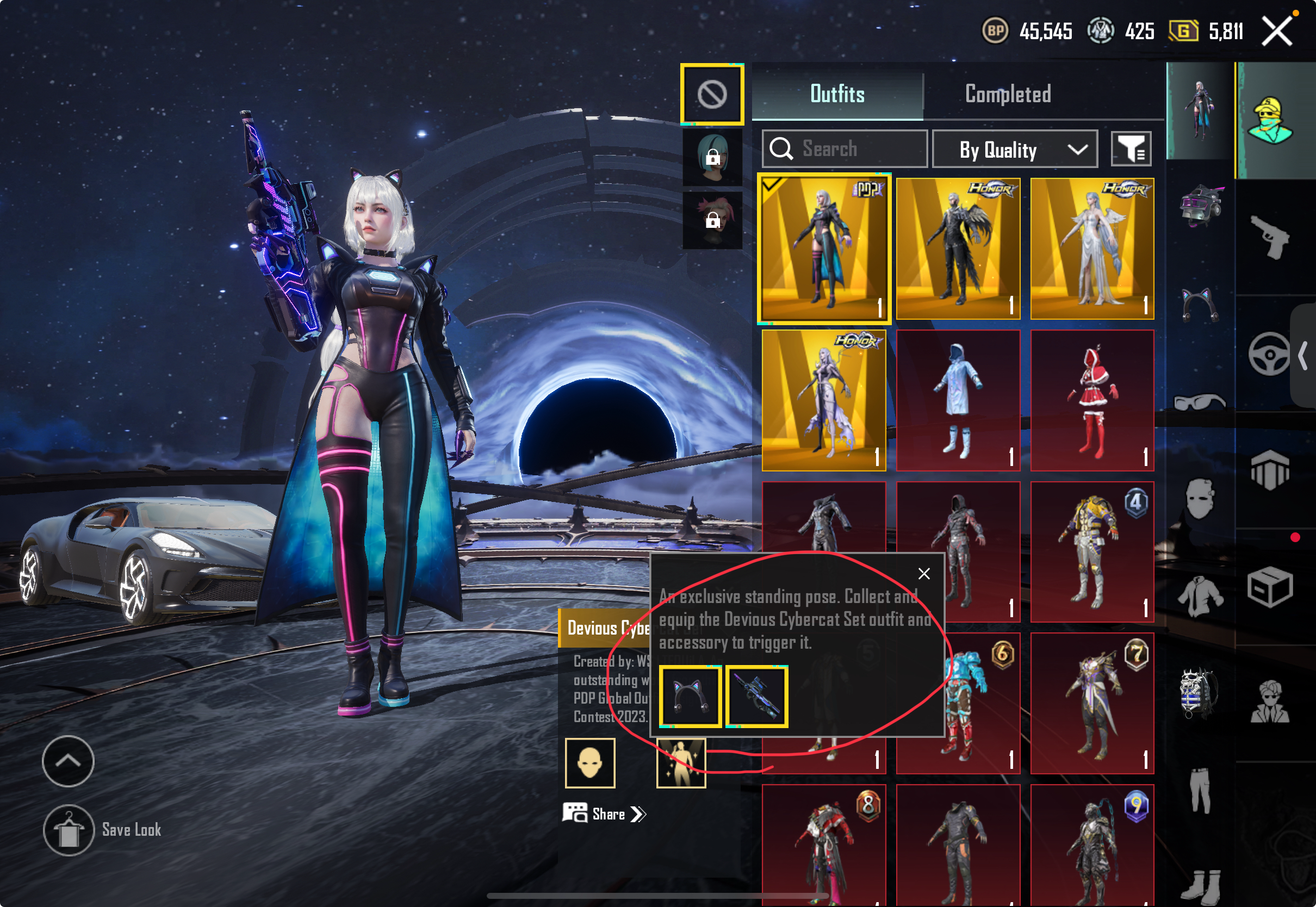The height and width of the screenshot is (907, 1316).
Task: Open the By Quality sort dropdown
Action: pos(1014,150)
